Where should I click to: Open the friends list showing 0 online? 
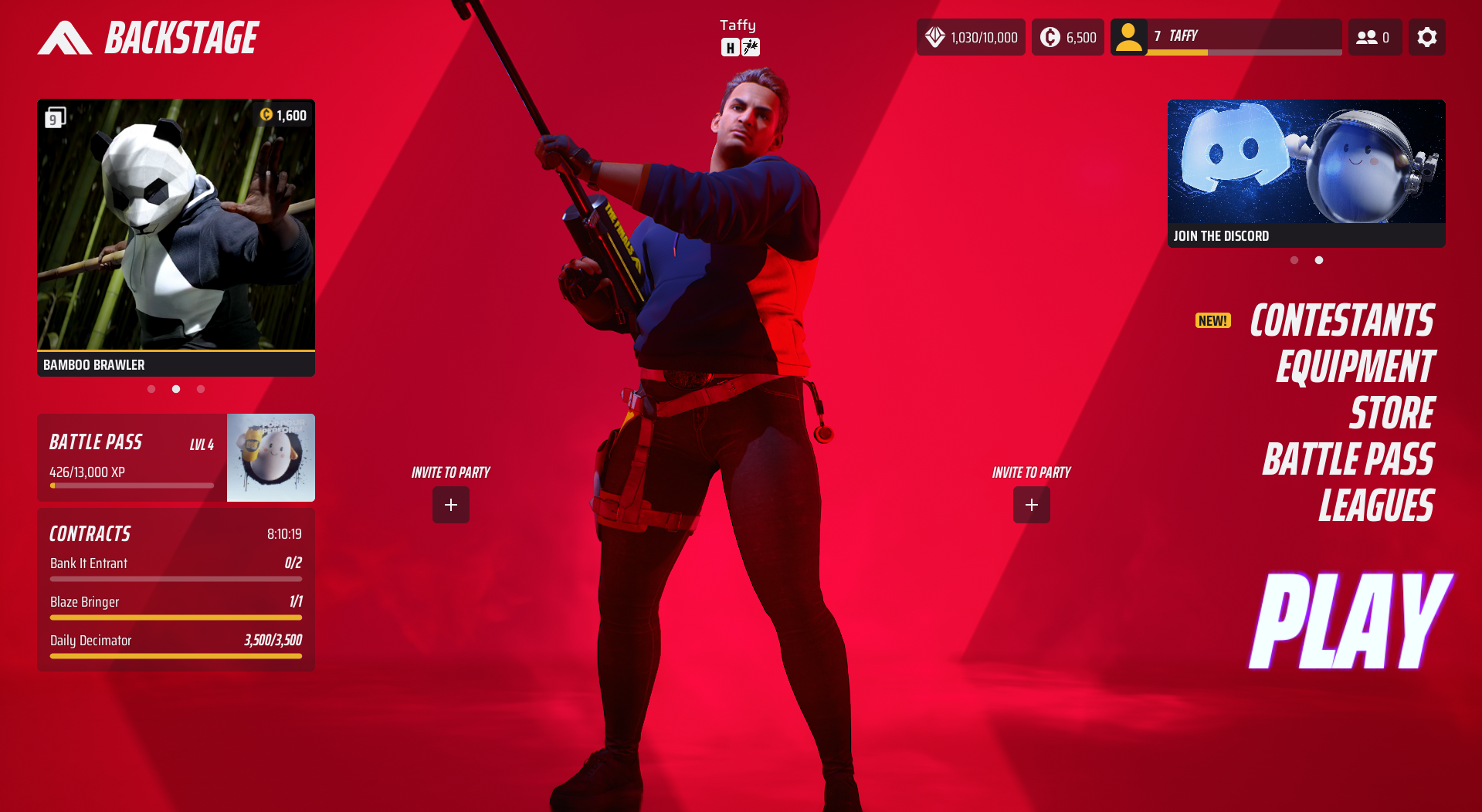coord(1374,36)
